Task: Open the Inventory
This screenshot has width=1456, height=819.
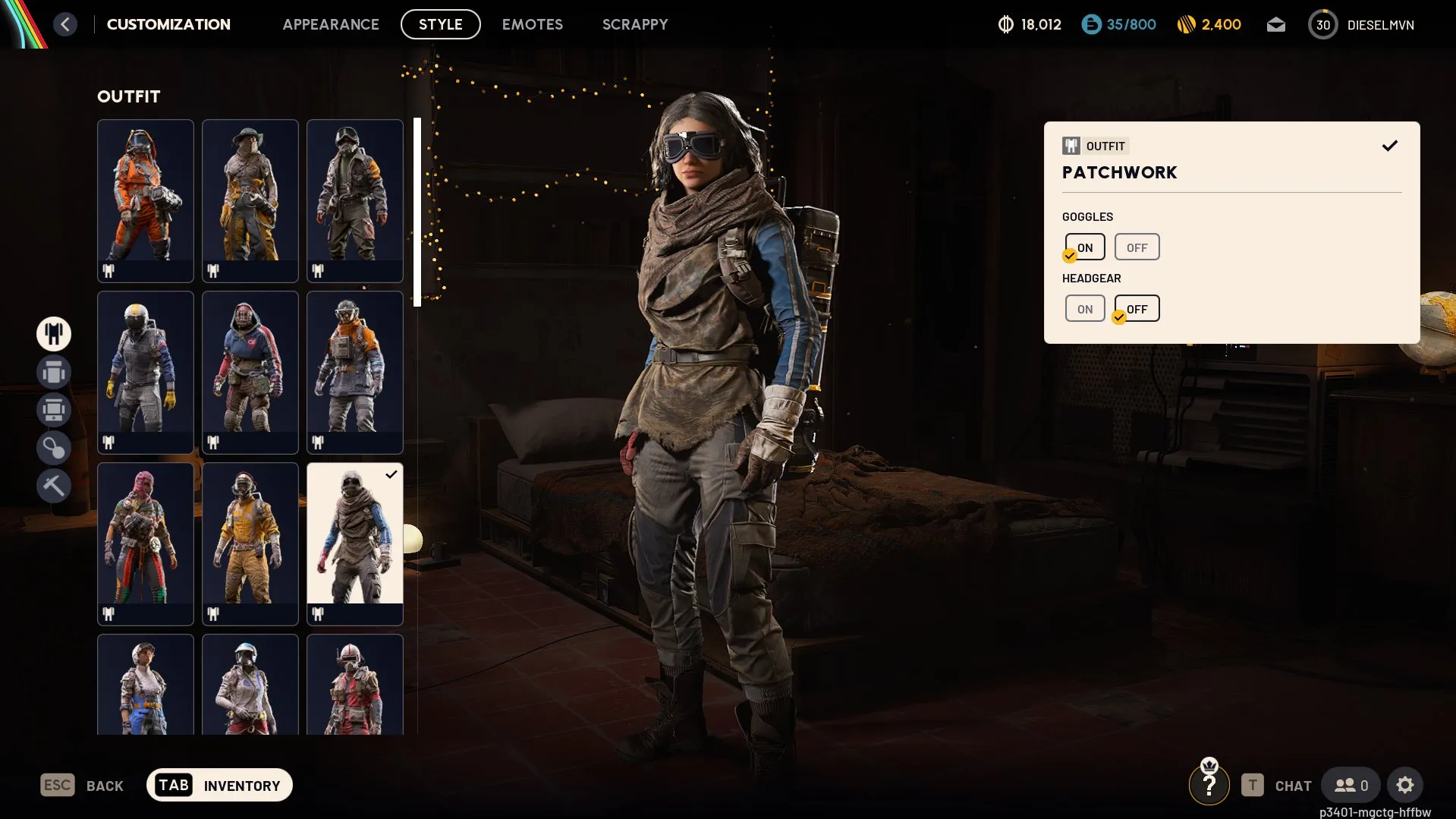Action: point(219,786)
